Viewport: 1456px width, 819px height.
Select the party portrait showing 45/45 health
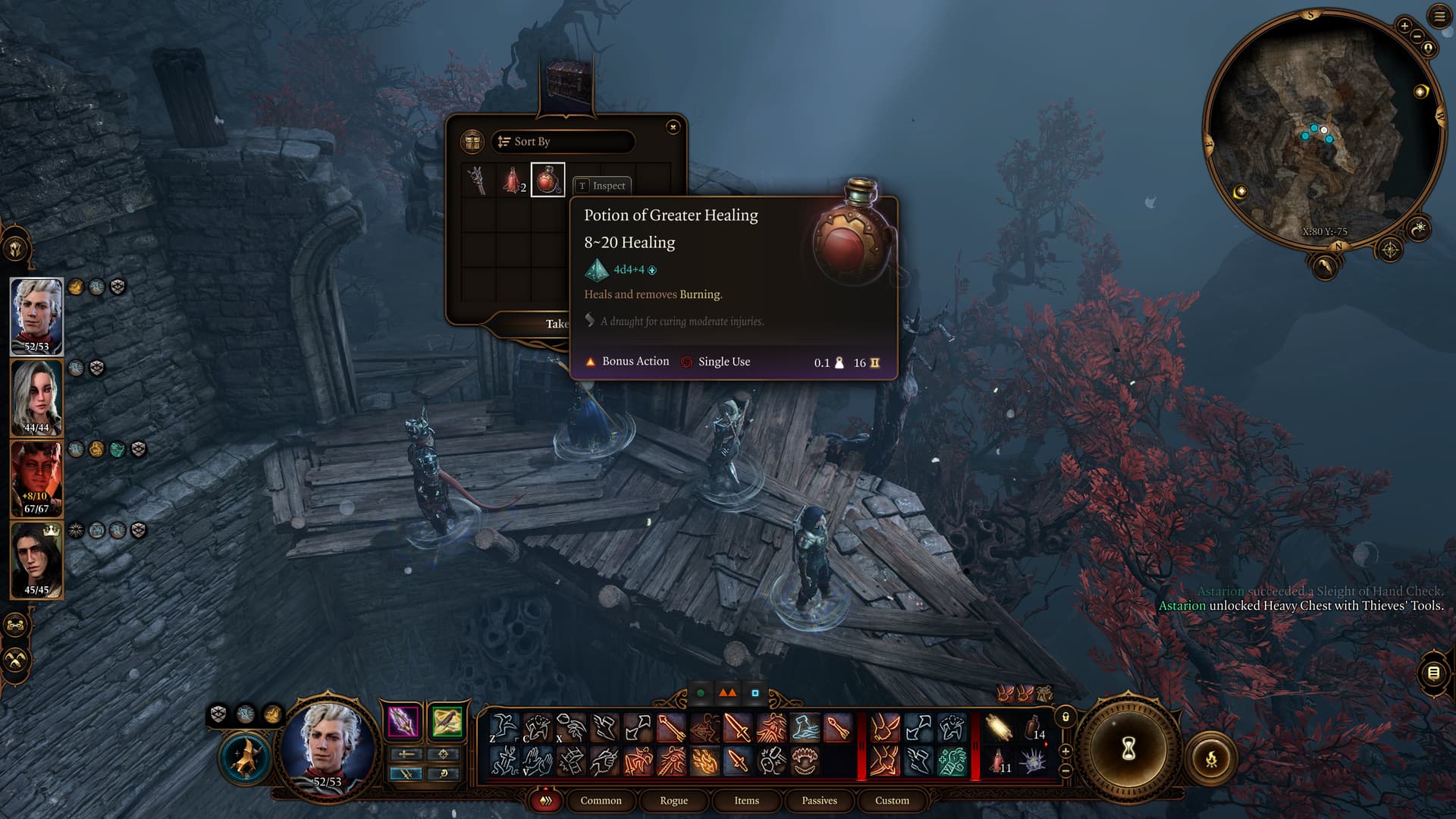coord(36,559)
